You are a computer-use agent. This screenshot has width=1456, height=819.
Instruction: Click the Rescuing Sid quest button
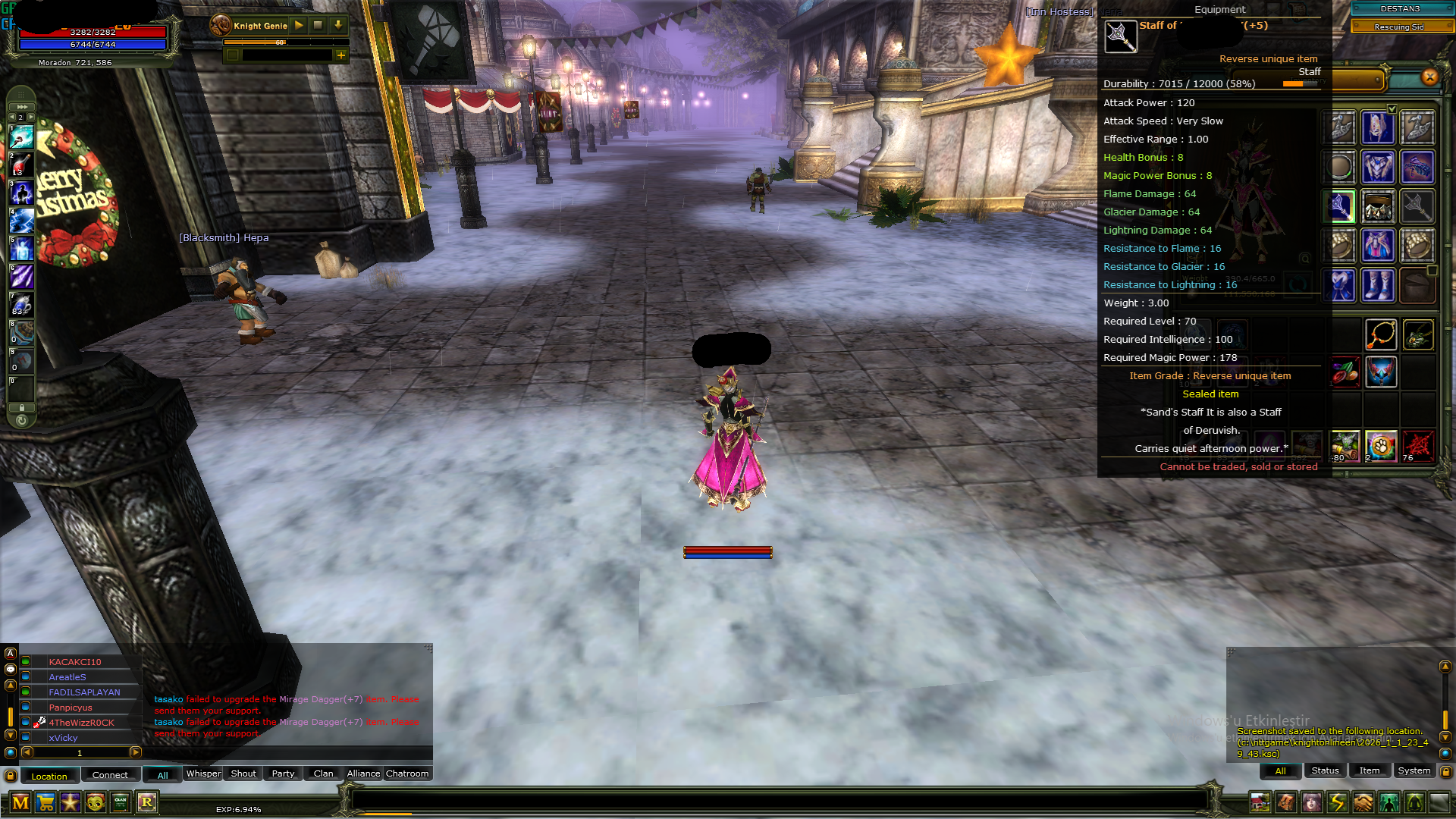click(1401, 27)
